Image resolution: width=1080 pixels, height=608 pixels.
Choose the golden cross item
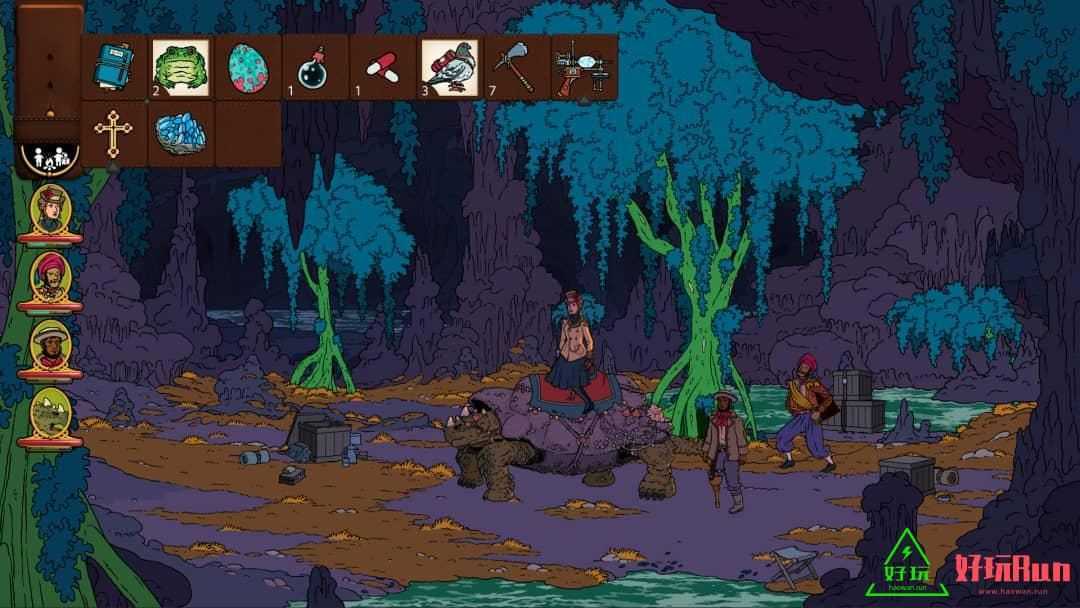[x=115, y=133]
